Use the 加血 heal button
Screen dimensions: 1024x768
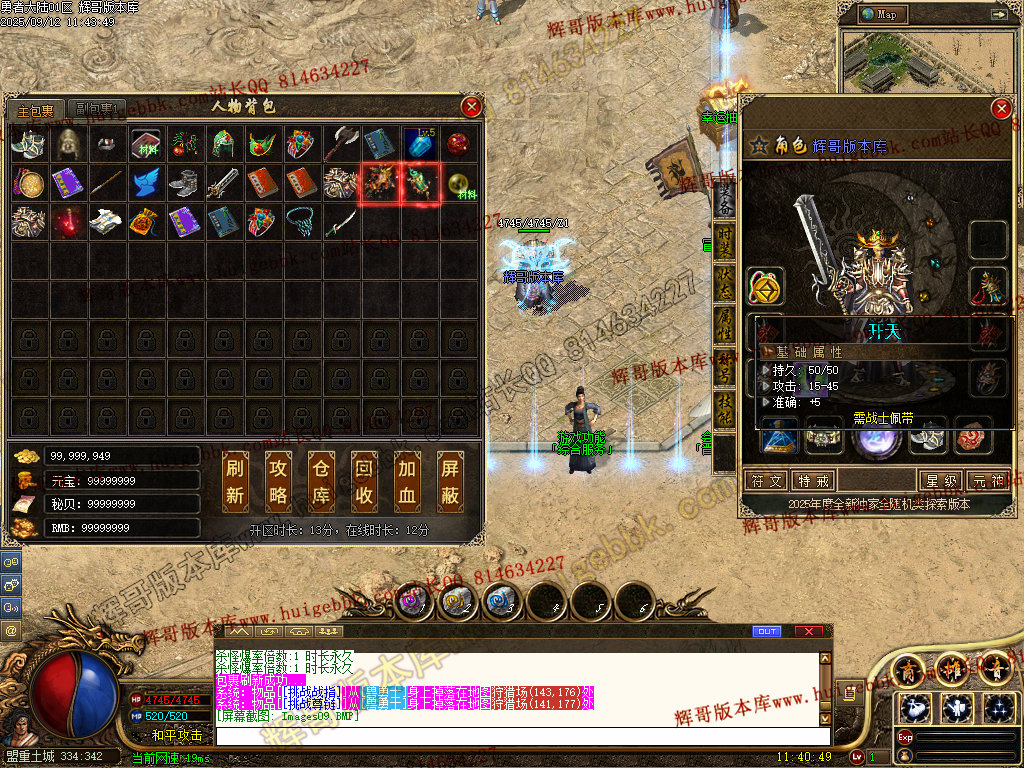pos(408,482)
